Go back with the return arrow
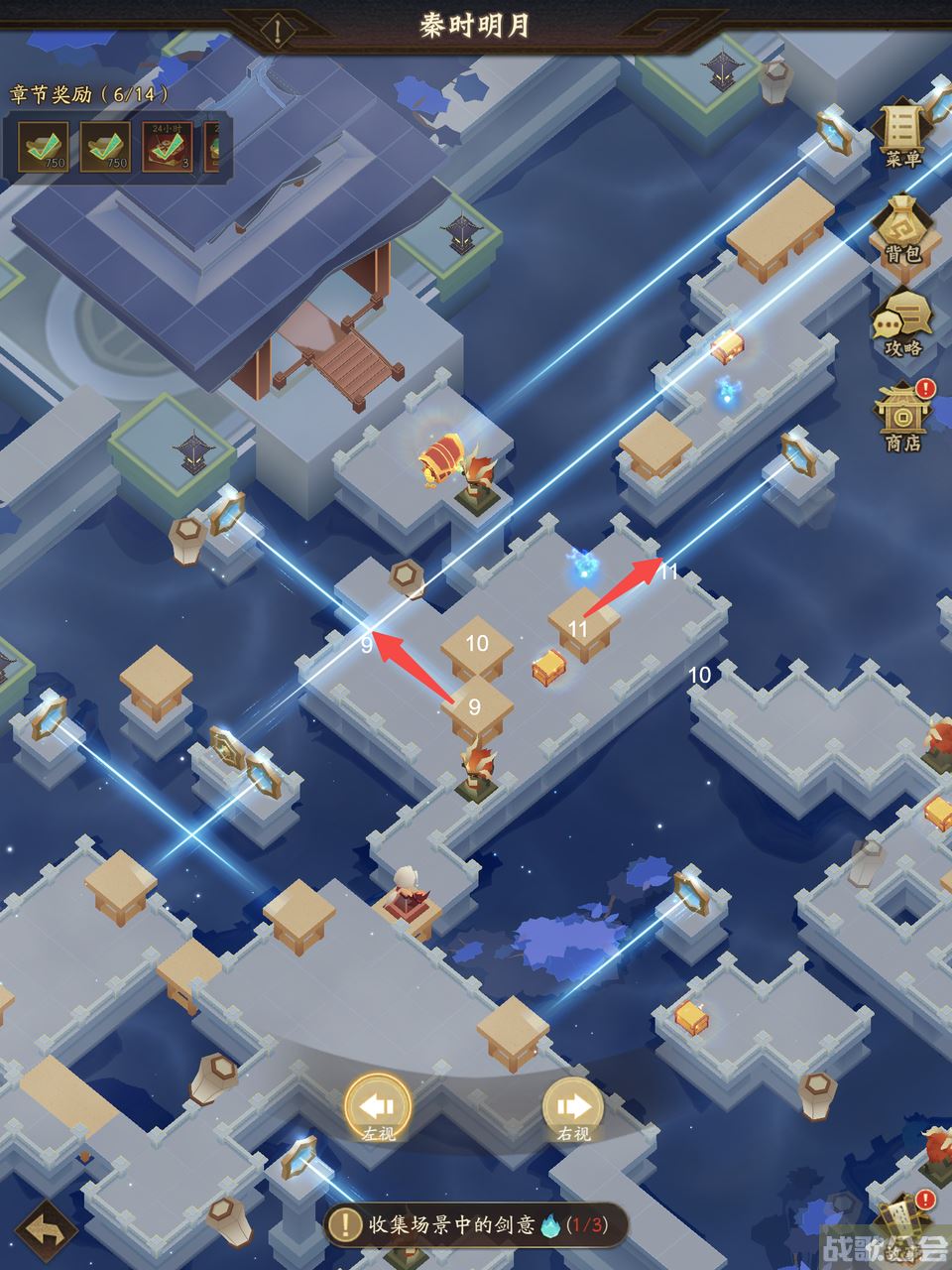This screenshot has width=952, height=1270. click(x=47, y=1230)
